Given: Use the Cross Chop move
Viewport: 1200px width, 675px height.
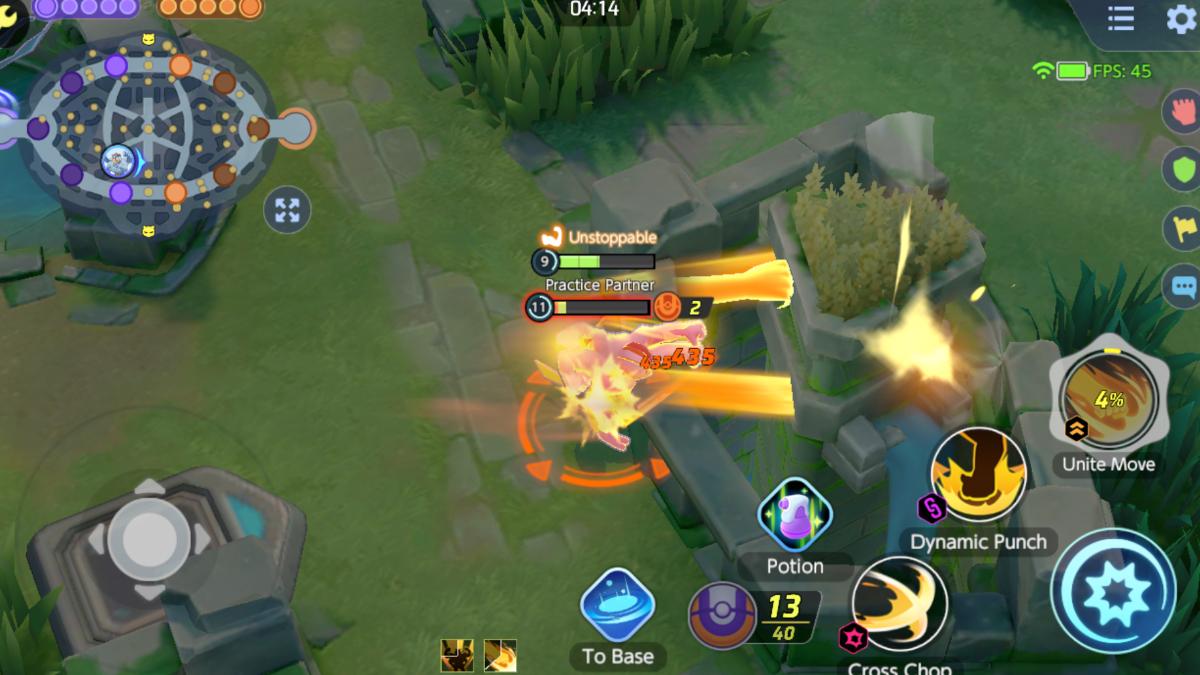Looking at the screenshot, I should (900, 606).
